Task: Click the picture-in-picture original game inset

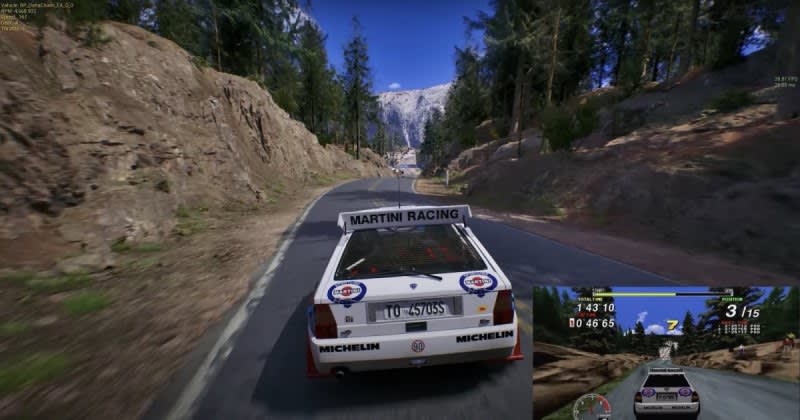Action: click(665, 352)
